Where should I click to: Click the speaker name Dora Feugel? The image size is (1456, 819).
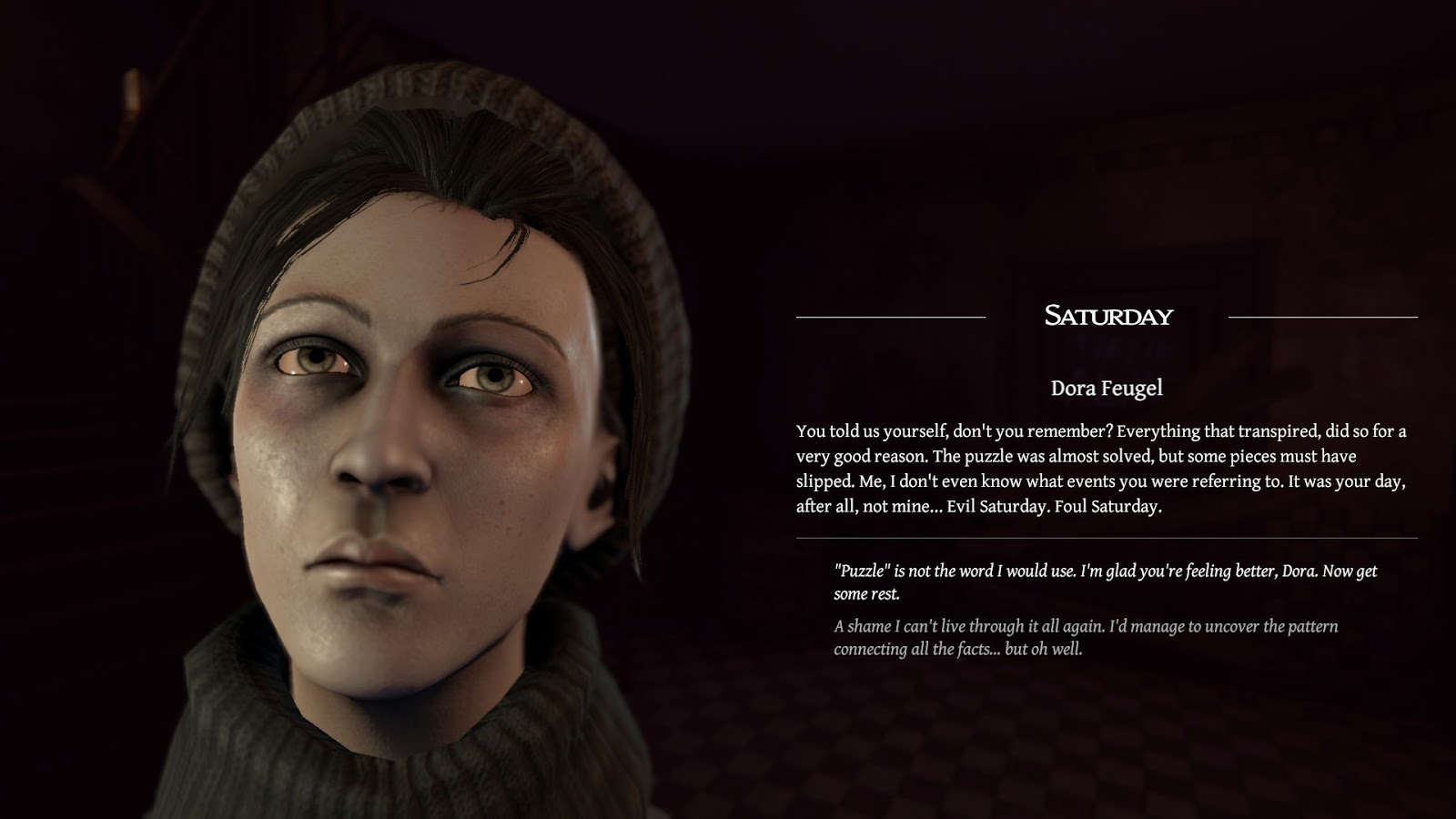click(x=1107, y=386)
